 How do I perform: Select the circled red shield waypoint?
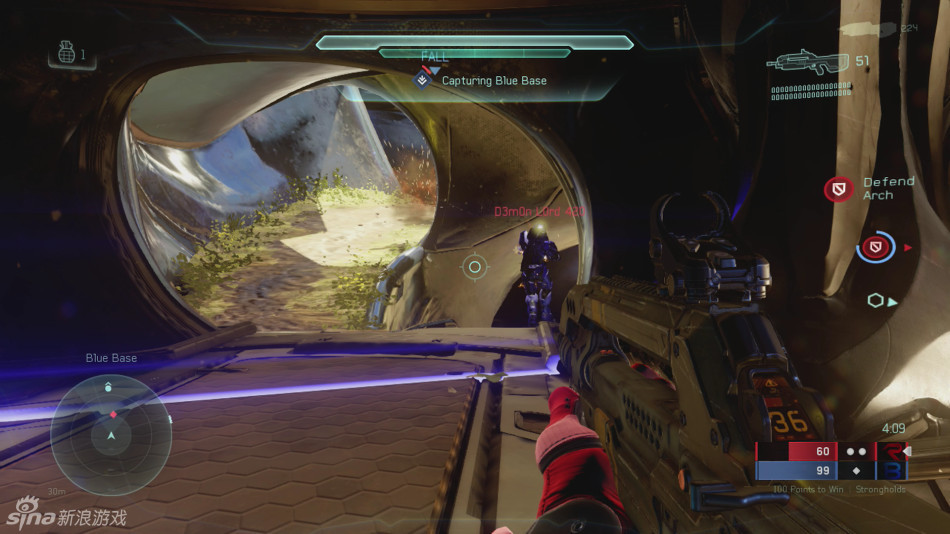pos(876,246)
